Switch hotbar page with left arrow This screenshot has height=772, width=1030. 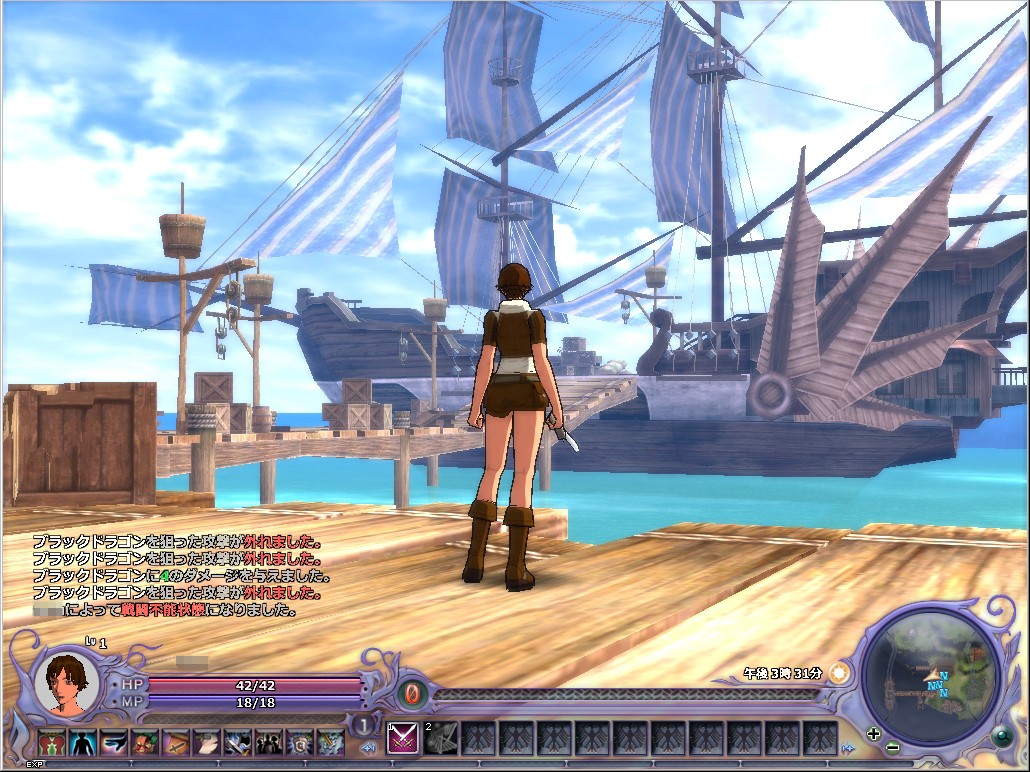pos(369,747)
